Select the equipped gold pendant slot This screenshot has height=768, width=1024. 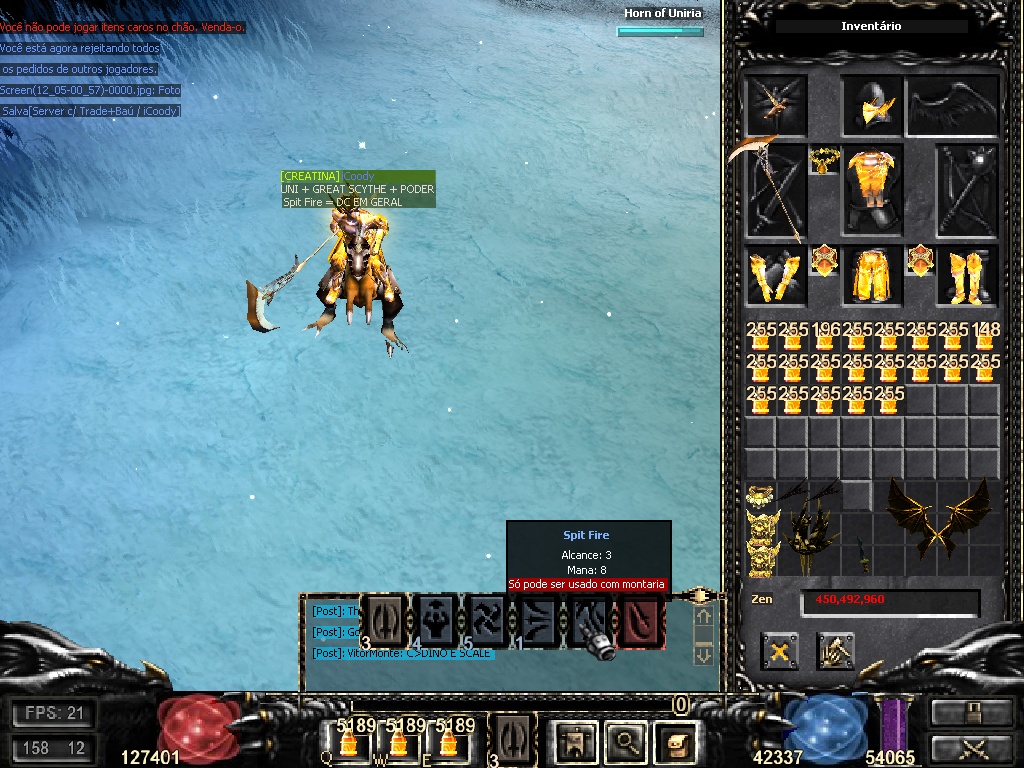[x=823, y=160]
